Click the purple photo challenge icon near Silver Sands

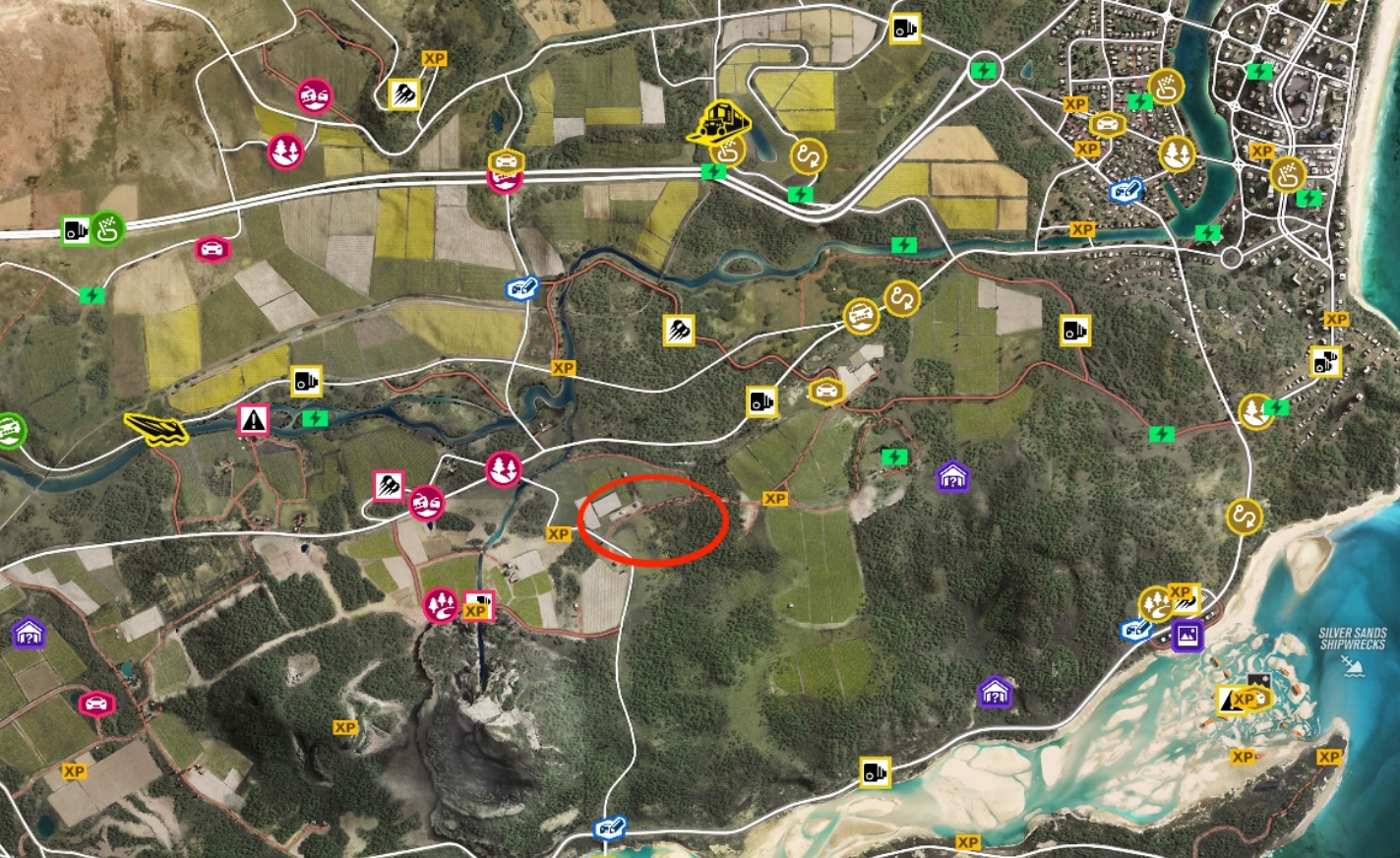point(1186,636)
